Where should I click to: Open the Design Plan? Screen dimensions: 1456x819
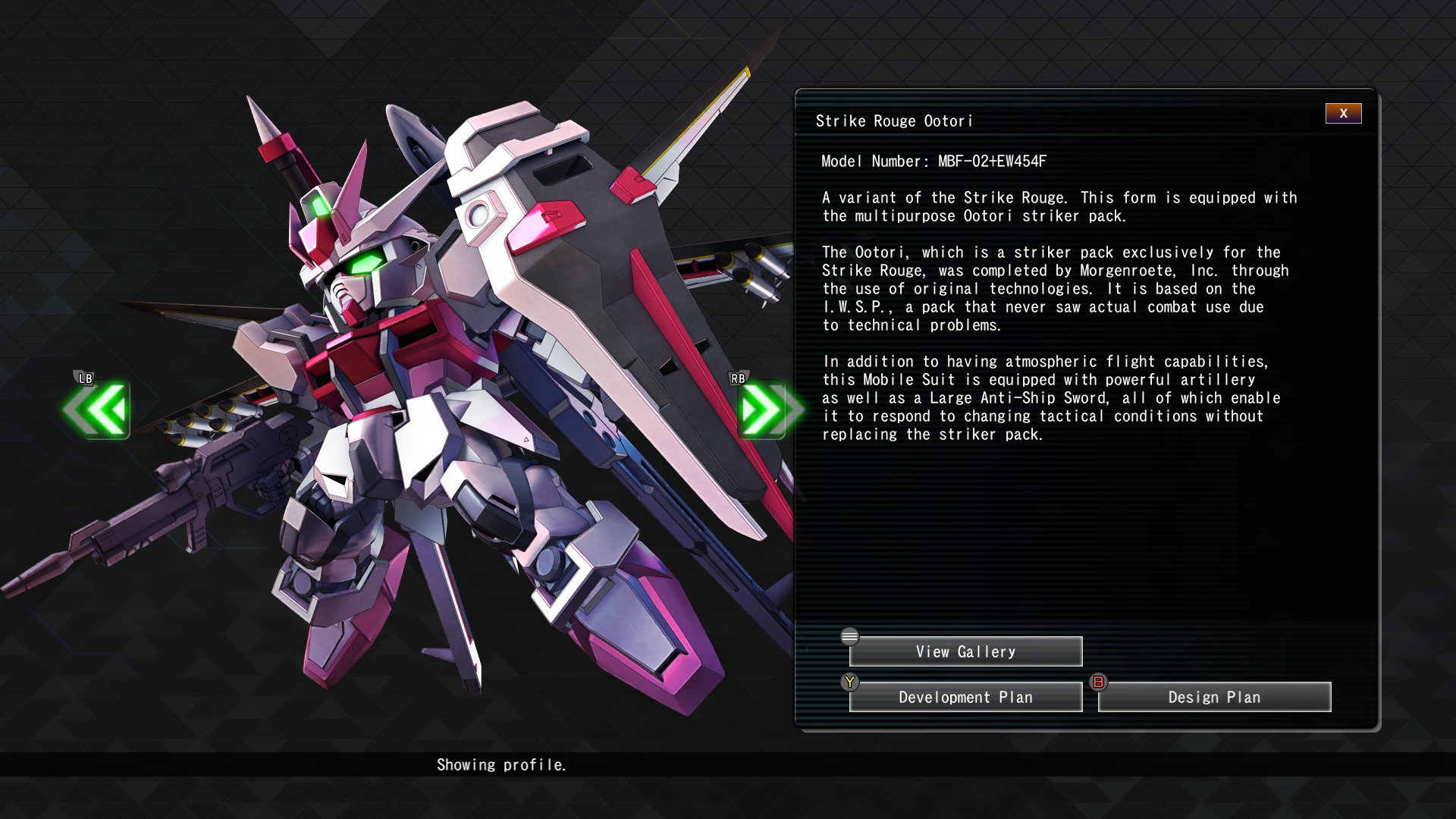tap(1214, 697)
